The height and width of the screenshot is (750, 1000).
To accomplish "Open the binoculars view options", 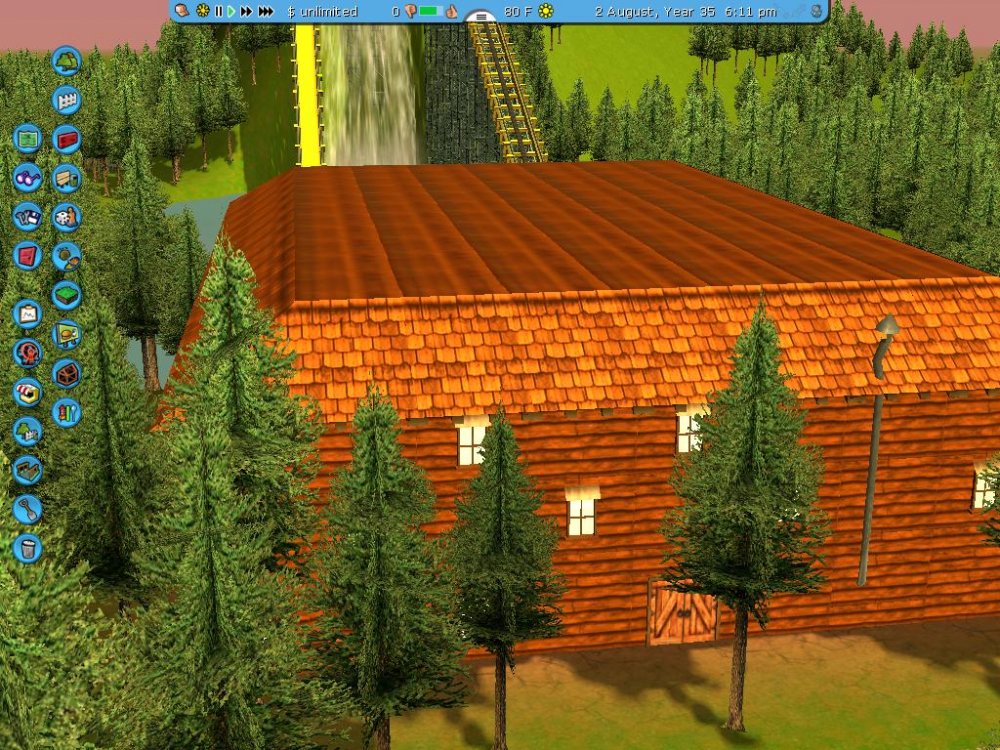I will pyautogui.click(x=27, y=177).
